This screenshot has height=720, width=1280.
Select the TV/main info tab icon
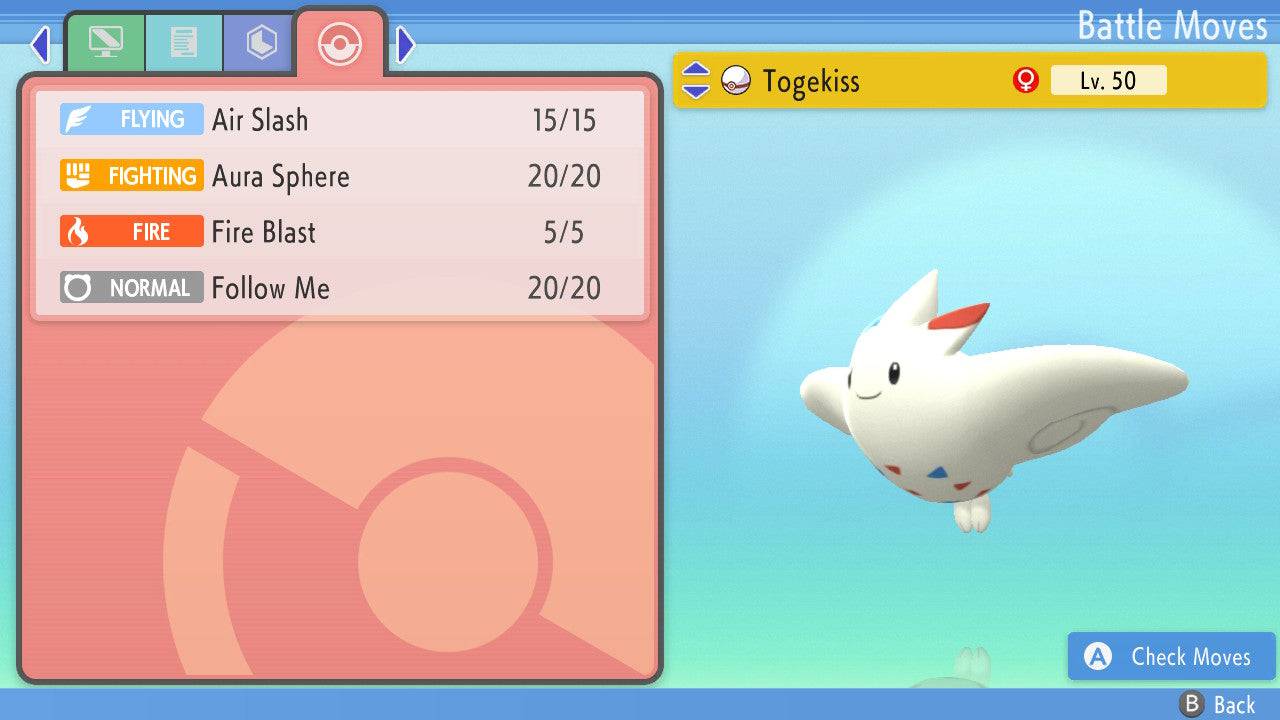pos(106,43)
